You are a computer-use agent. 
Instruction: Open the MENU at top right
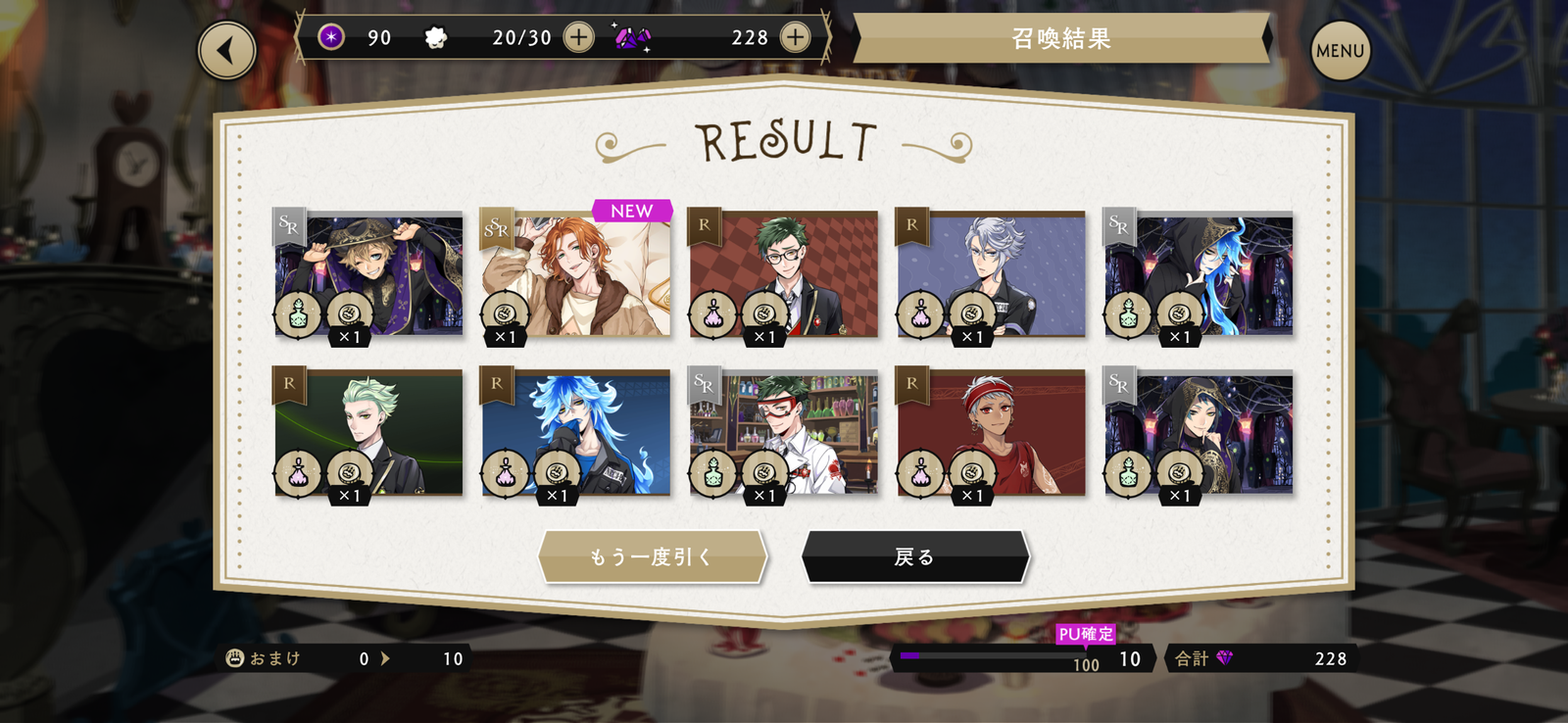point(1341,48)
